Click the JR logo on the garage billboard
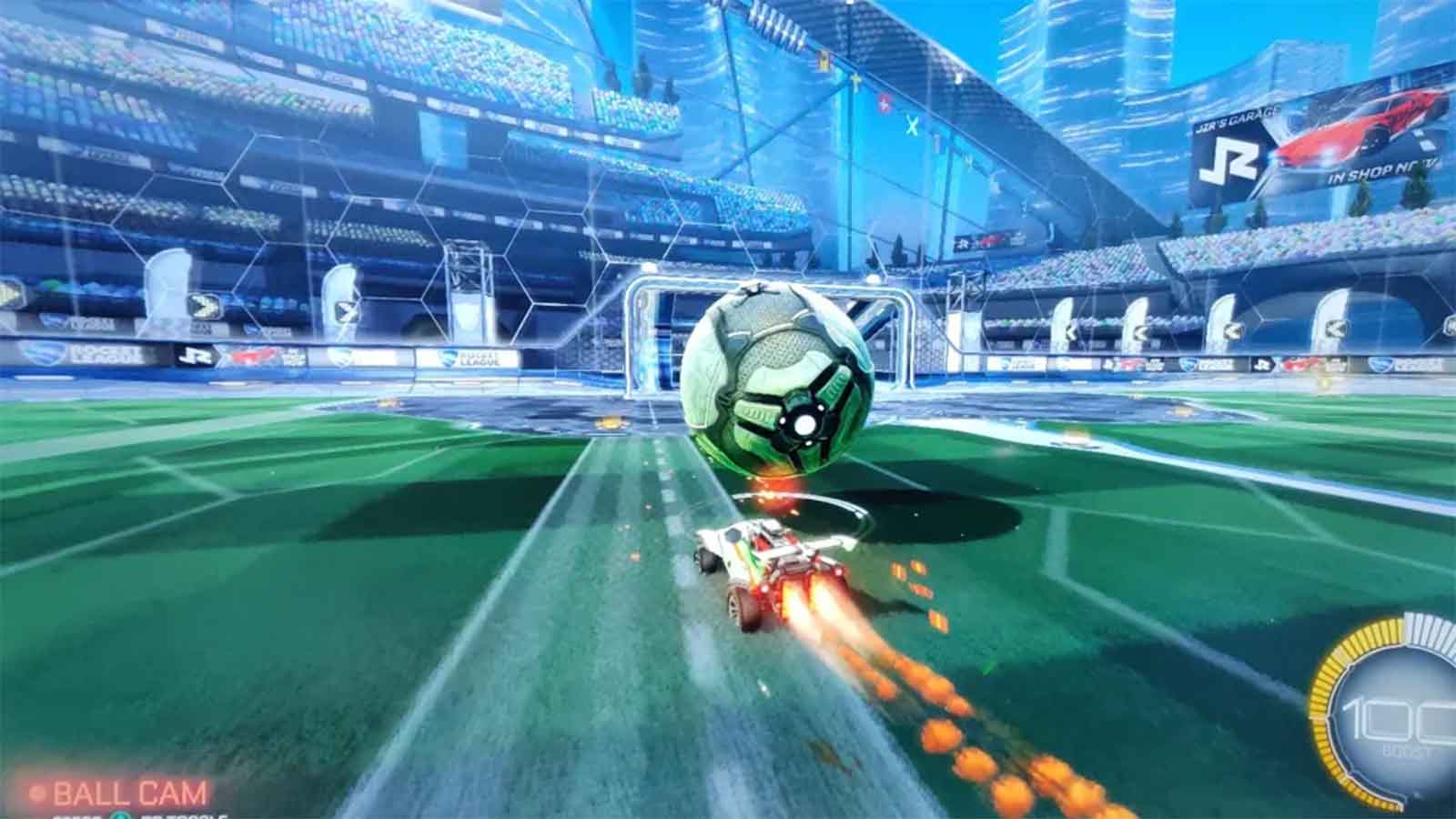This screenshot has height=819, width=1456. pyautogui.click(x=1228, y=159)
